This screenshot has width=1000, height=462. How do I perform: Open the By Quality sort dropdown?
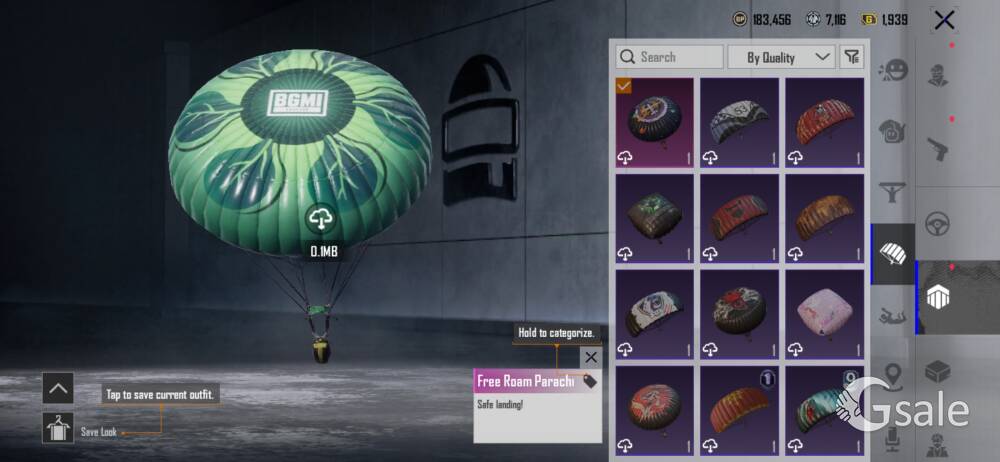(x=781, y=57)
